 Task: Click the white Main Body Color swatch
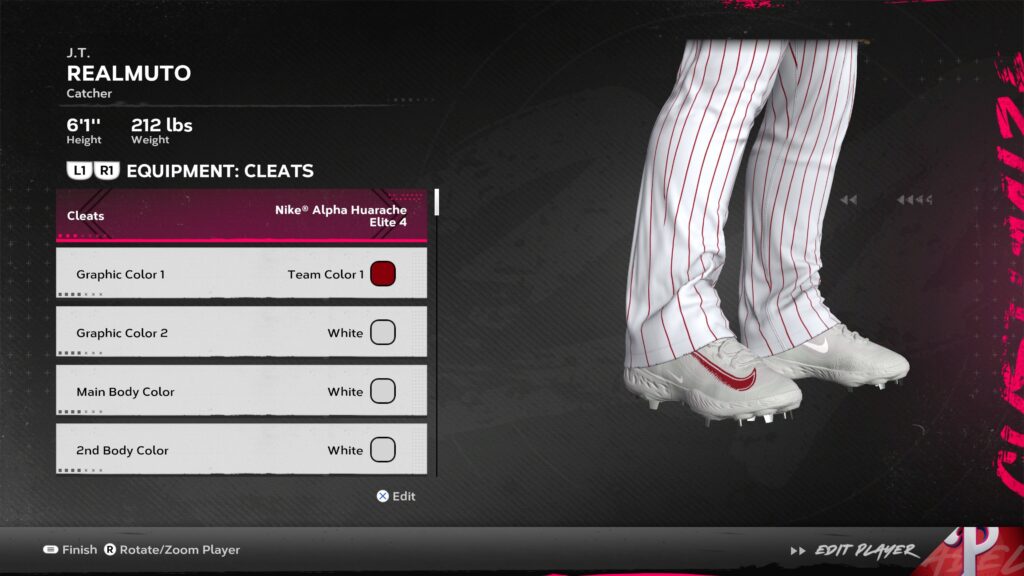[x=383, y=392]
